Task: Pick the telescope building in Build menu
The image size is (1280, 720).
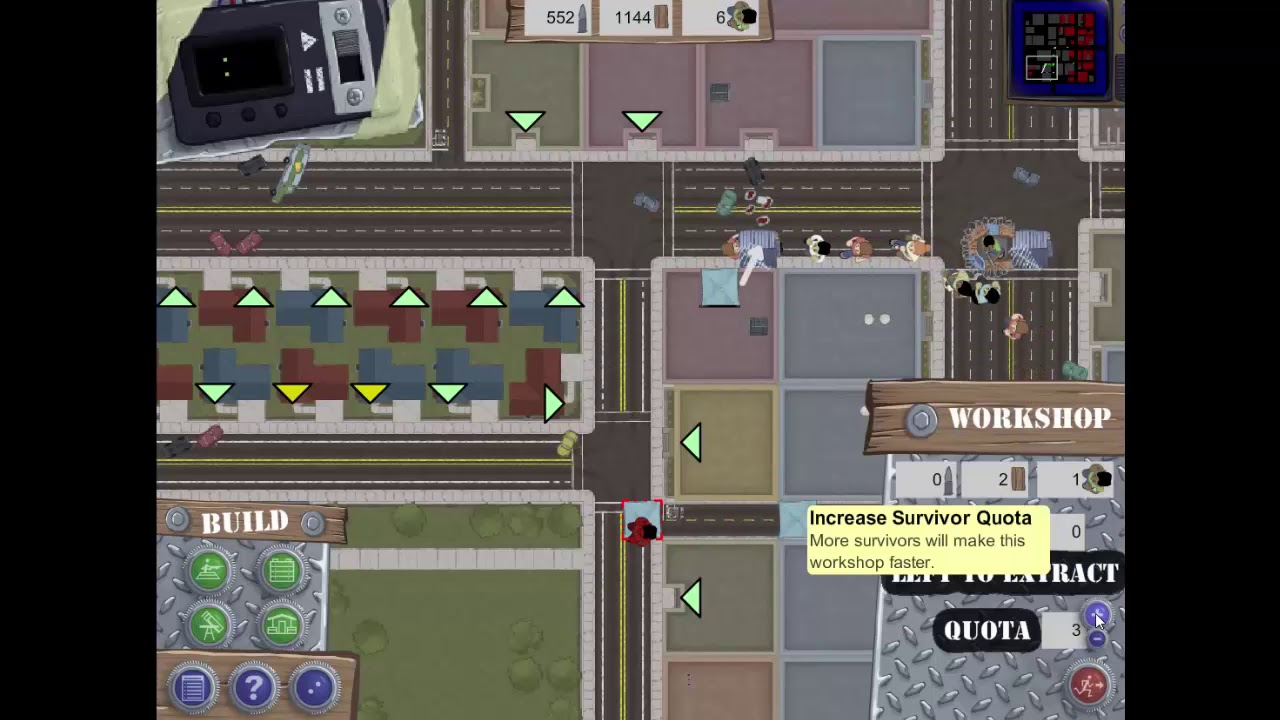Action: [210, 622]
